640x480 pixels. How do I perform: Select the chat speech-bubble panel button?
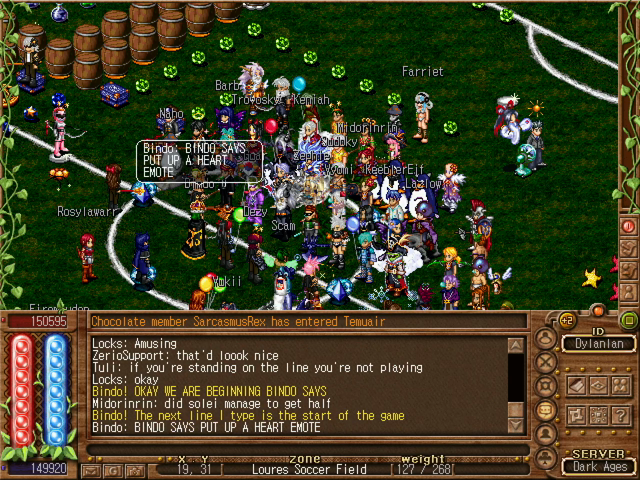(x=546, y=410)
